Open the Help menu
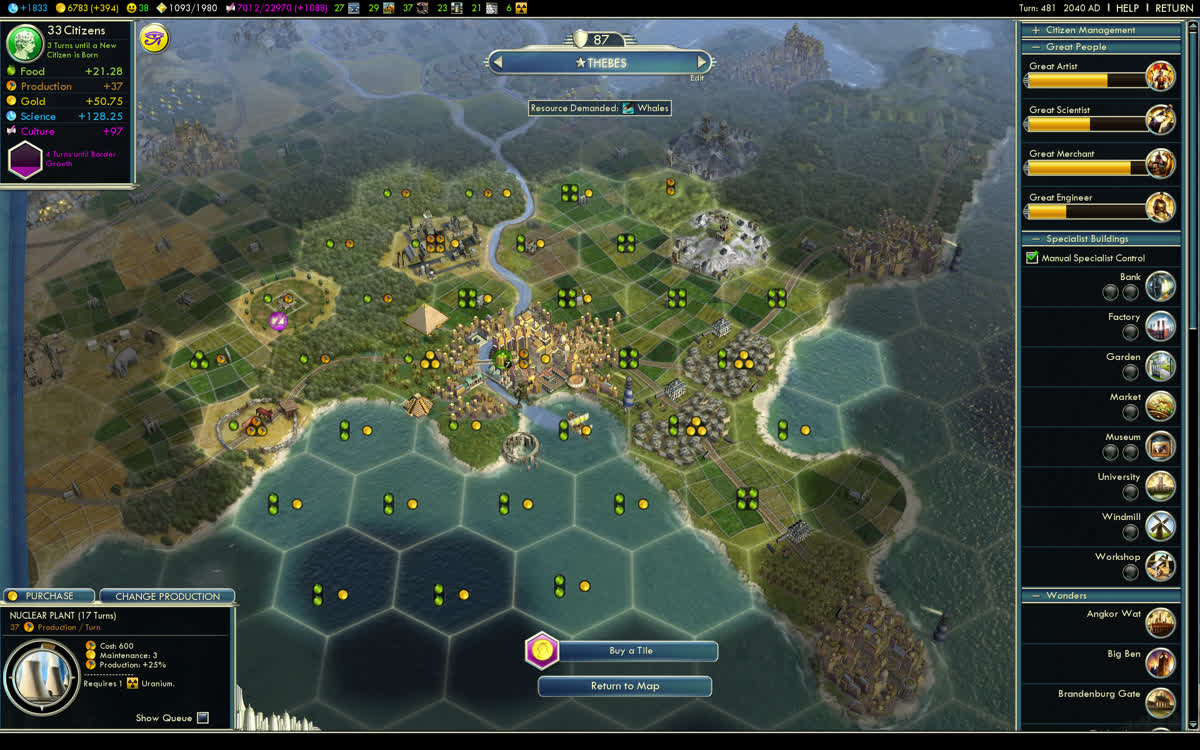This screenshot has height=750, width=1200. pyautogui.click(x=1127, y=8)
